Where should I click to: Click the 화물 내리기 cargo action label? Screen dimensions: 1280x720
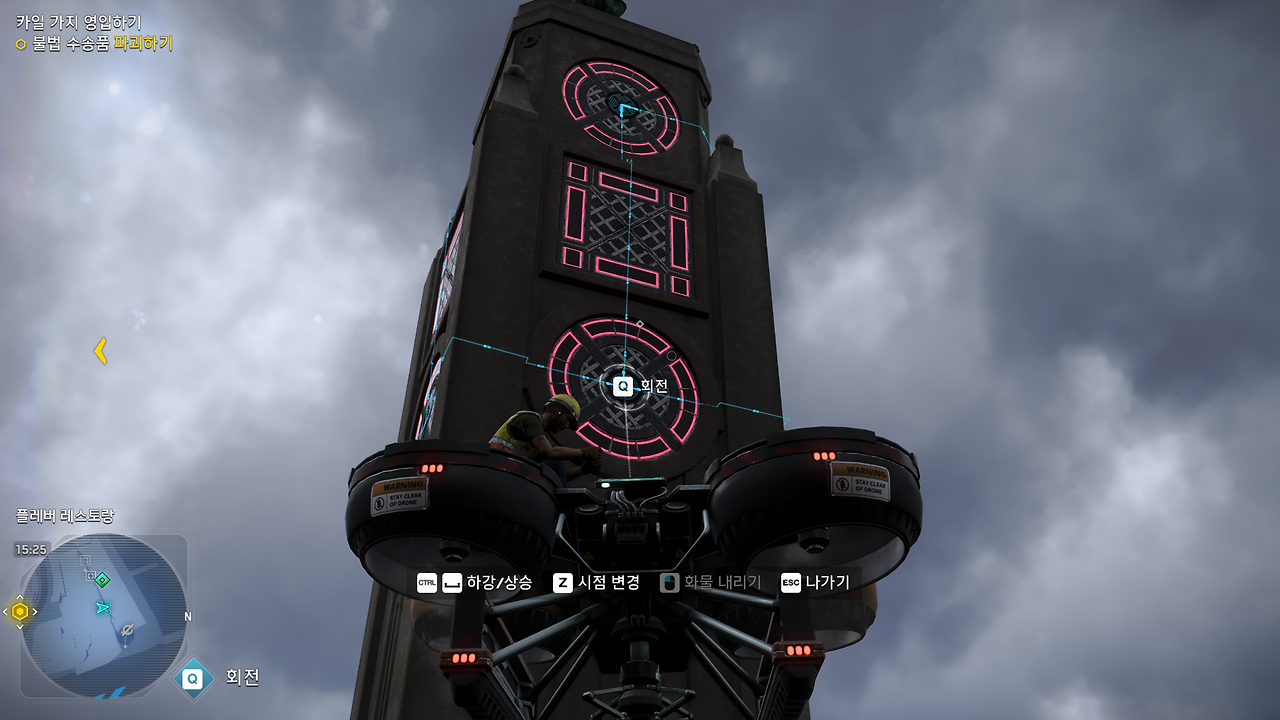722,582
